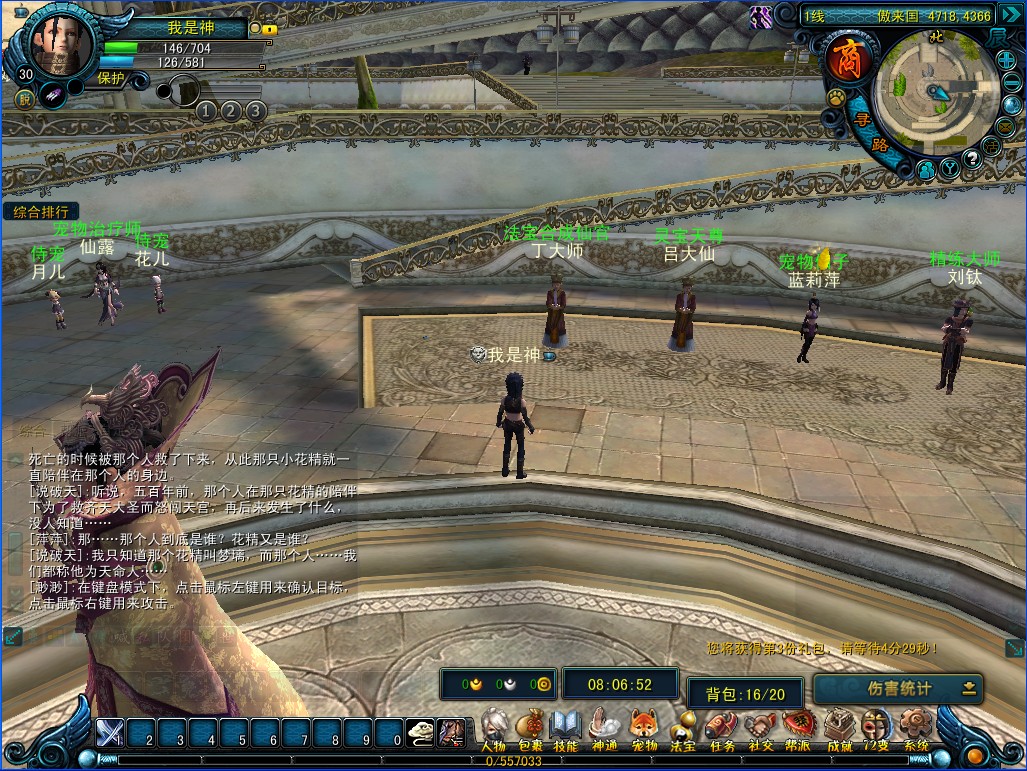Open the 包裹 bag inventory

coord(531,726)
